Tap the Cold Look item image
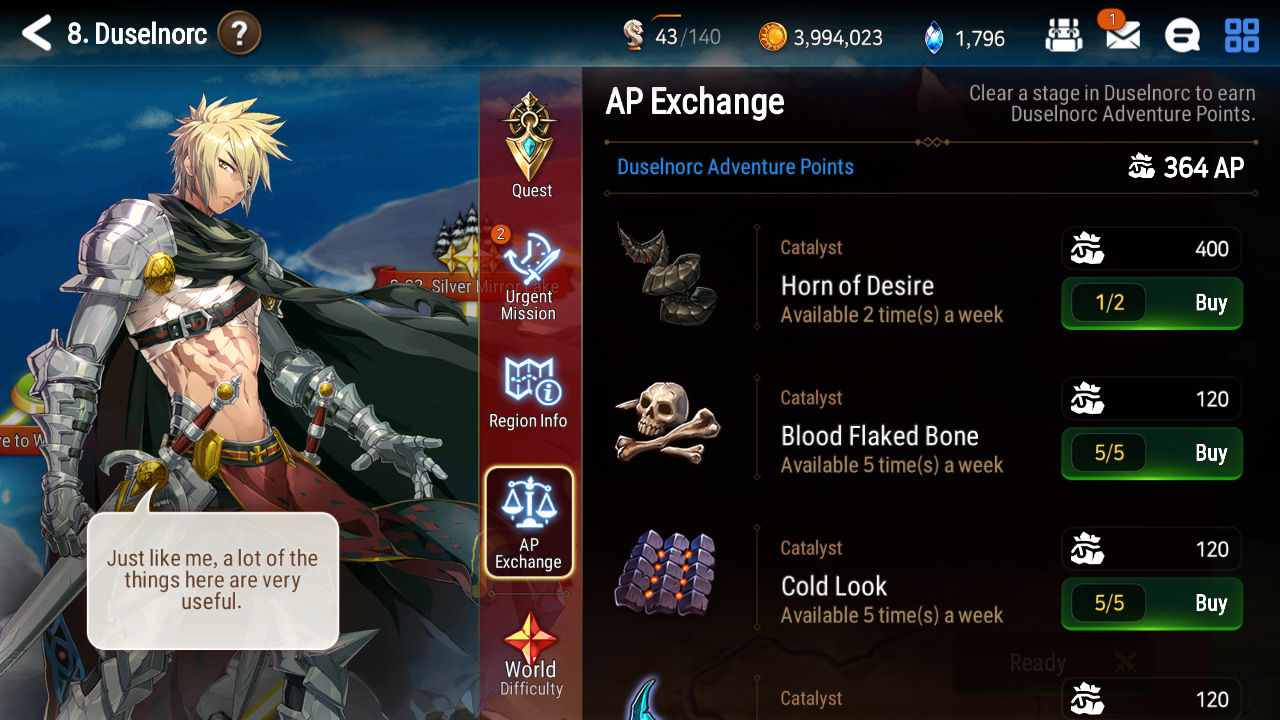Image resolution: width=1280 pixels, height=720 pixels. [x=666, y=574]
